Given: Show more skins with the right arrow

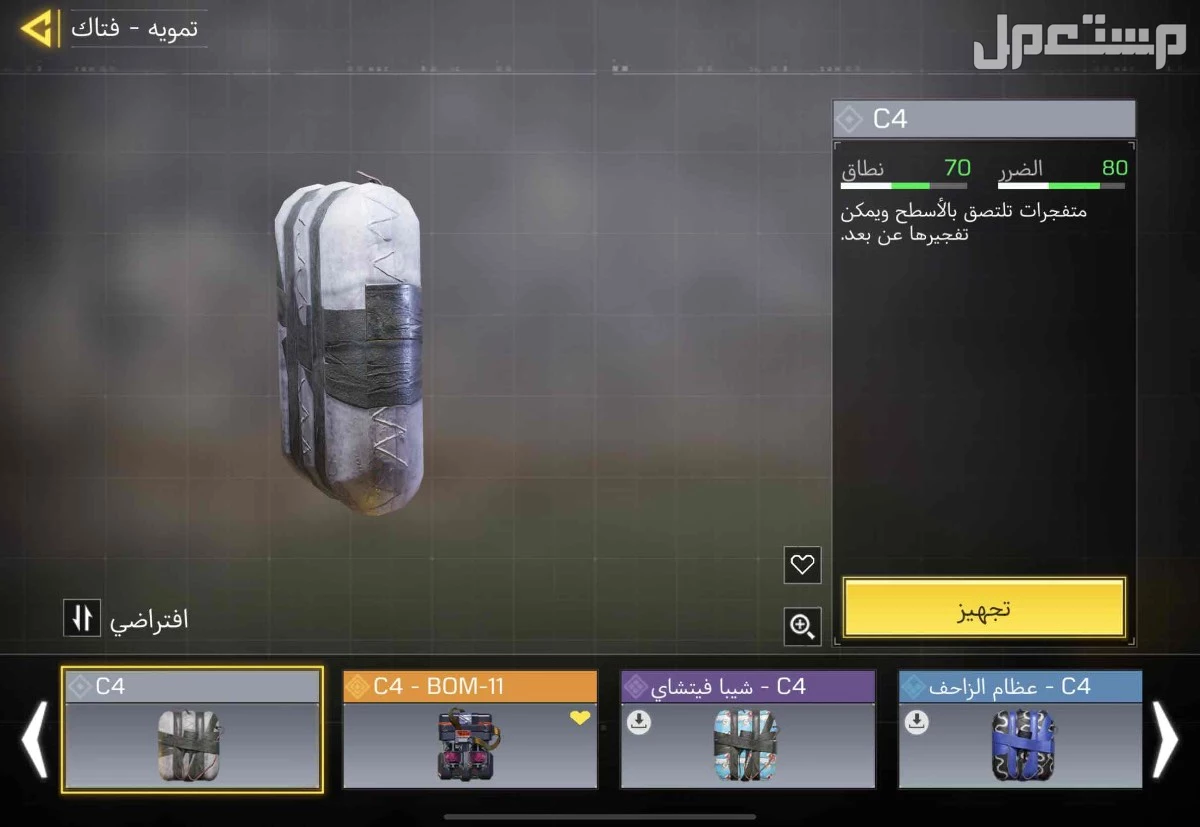Looking at the screenshot, I should [1165, 739].
